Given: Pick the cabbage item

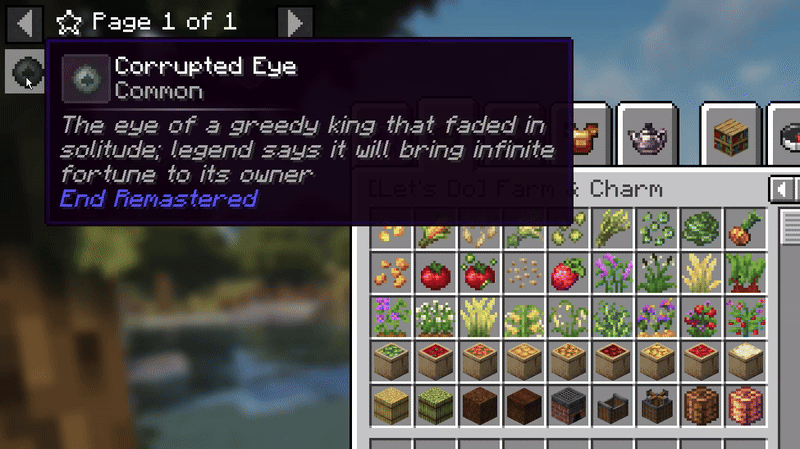Looking at the screenshot, I should [699, 229].
